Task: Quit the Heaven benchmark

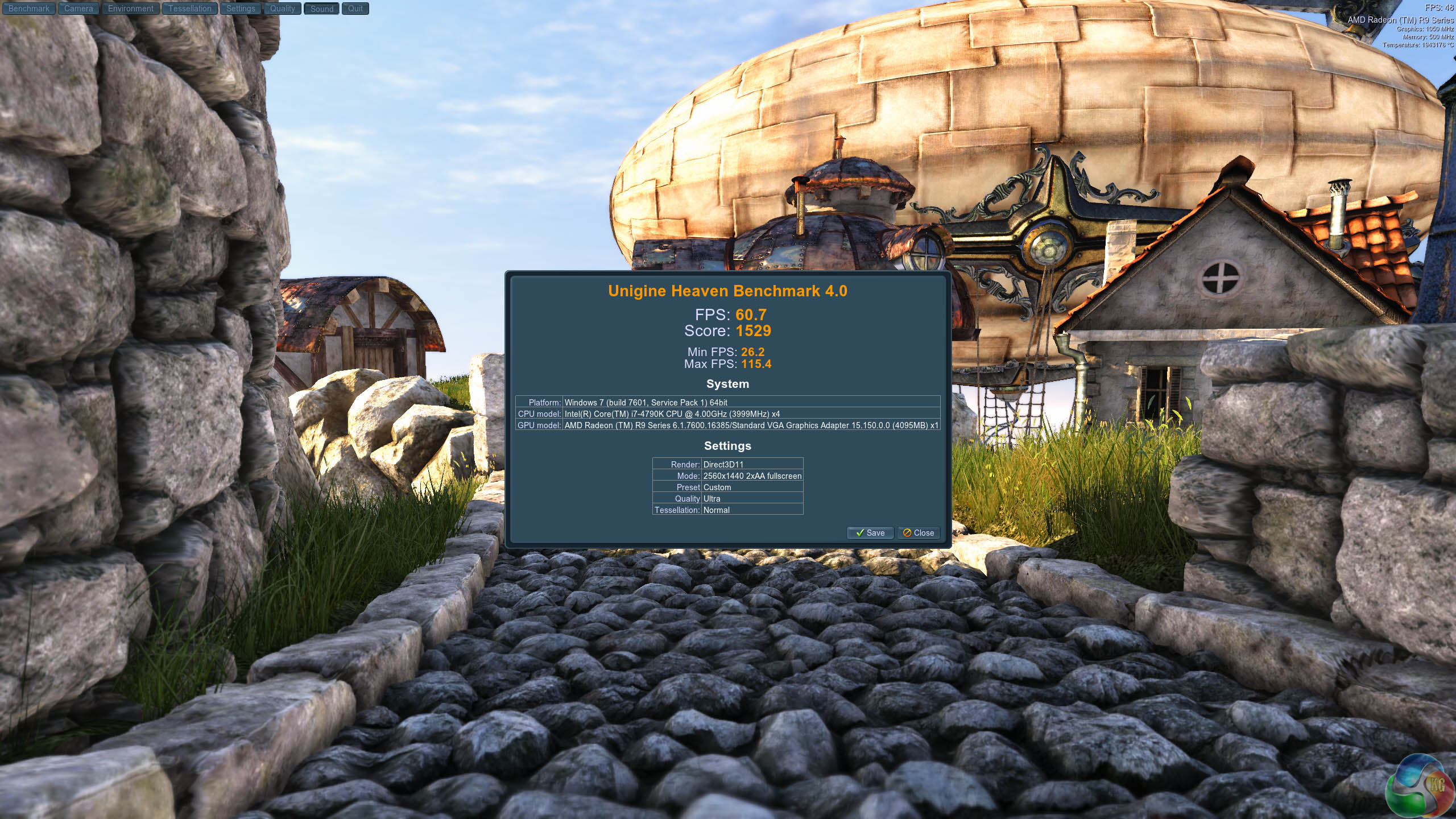Action: pyautogui.click(x=355, y=9)
